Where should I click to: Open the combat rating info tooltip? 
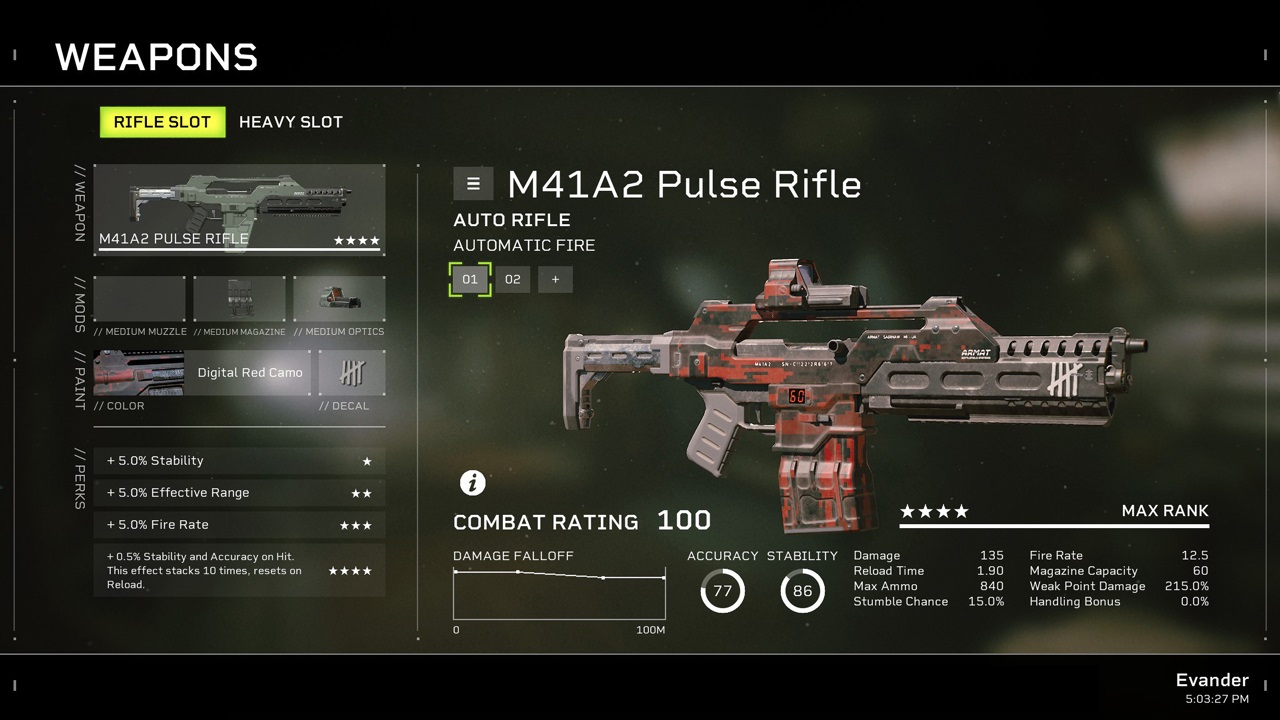coord(473,483)
